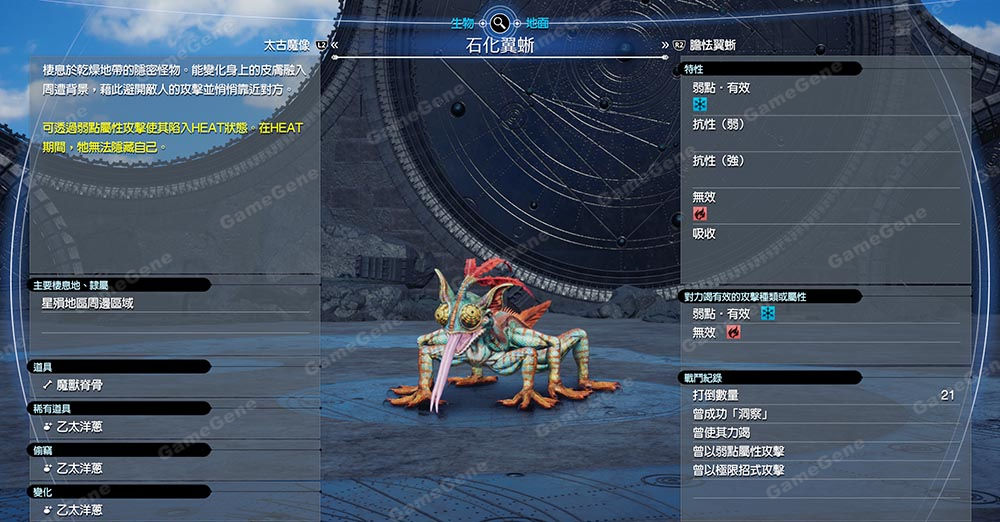Choose the 曾以極限招式攻擊 record row

pyautogui.click(x=738, y=470)
